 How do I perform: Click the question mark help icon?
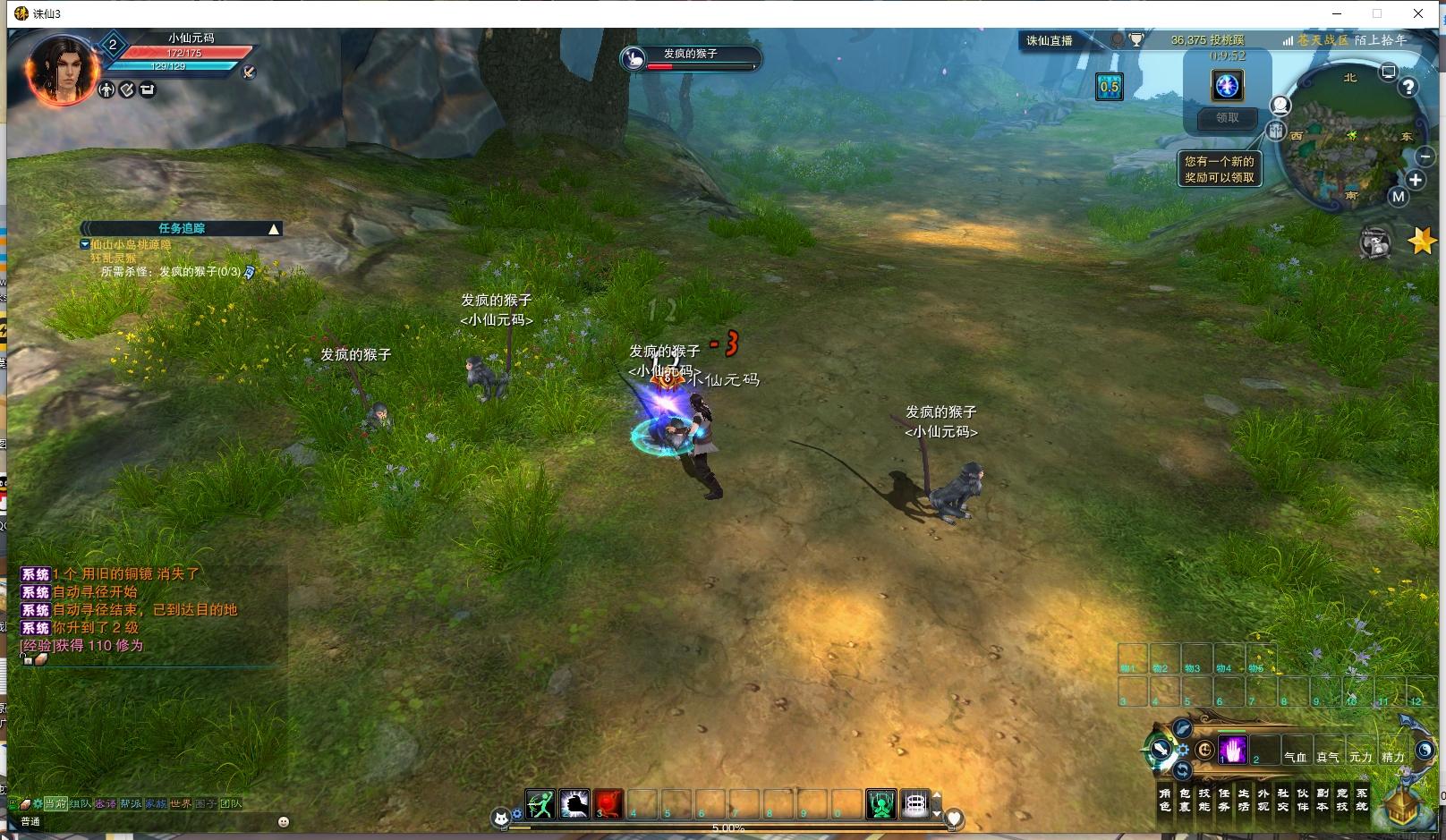point(1408,87)
